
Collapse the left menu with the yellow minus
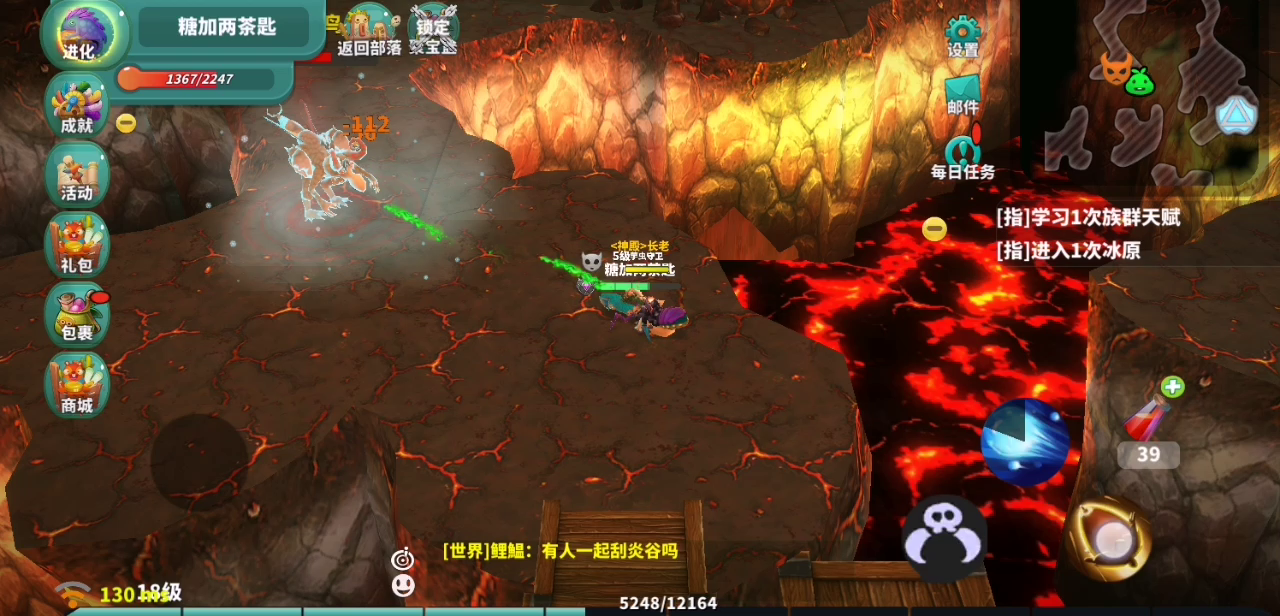[x=126, y=123]
